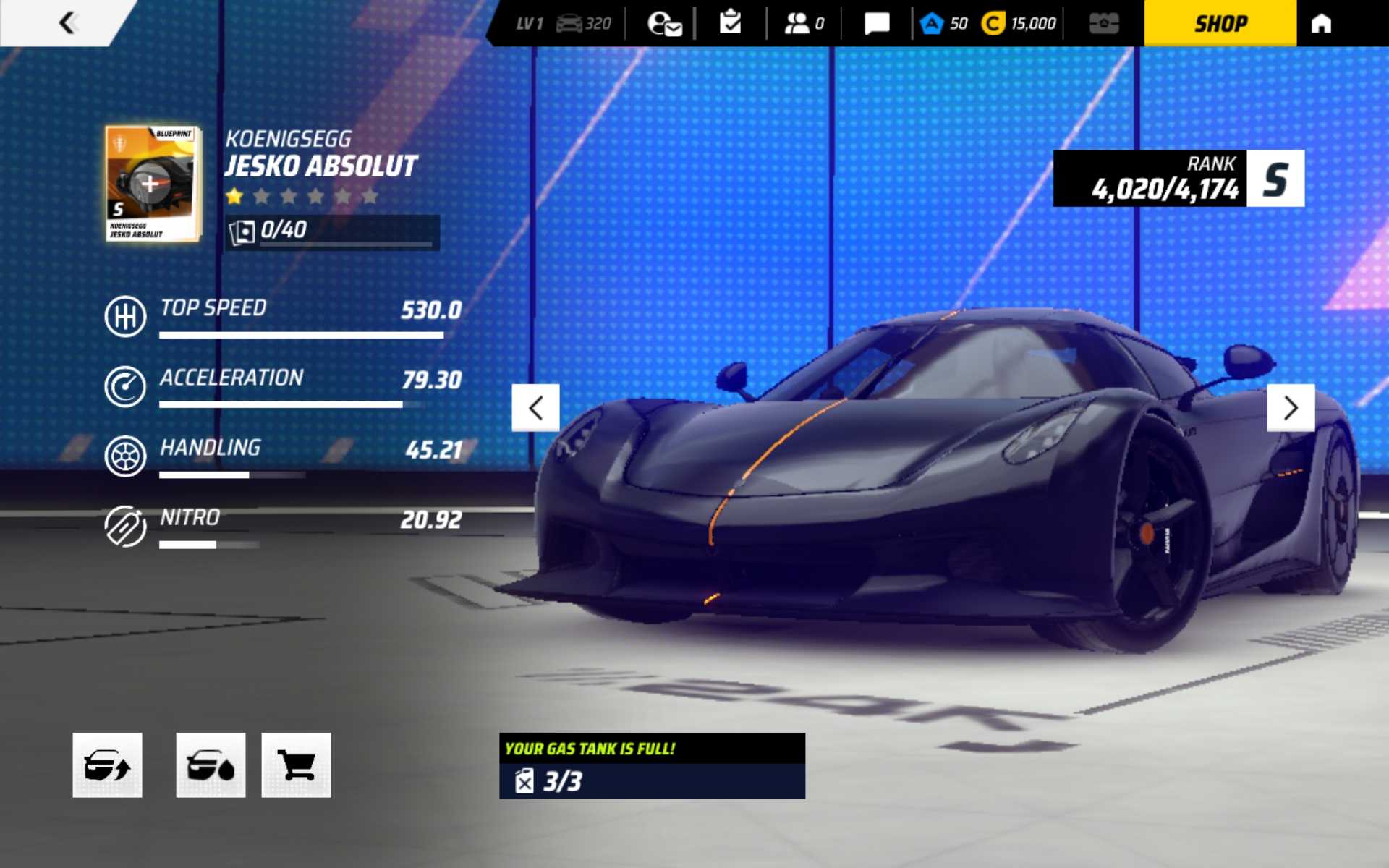The image size is (1389, 868).
Task: Show the next car
Action: click(1291, 408)
